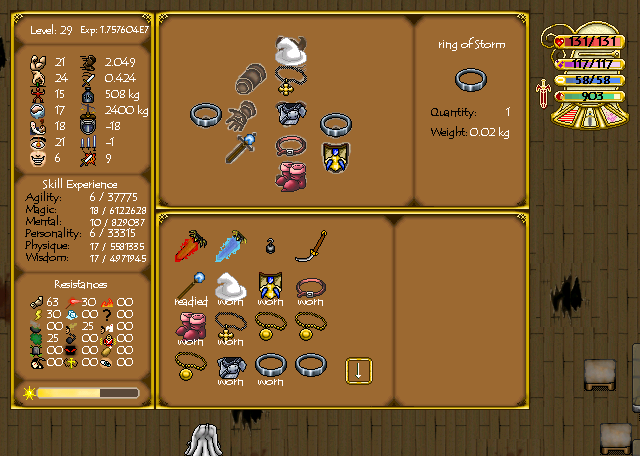The width and height of the screenshot is (640, 456).
Task: Select the staff marked readied
Action: pyautogui.click(x=190, y=287)
